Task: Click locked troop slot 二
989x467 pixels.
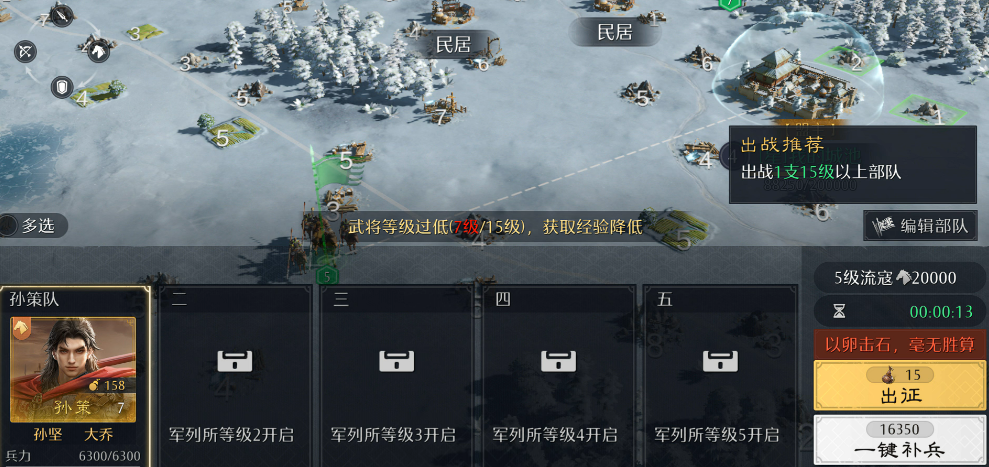Action: click(x=231, y=375)
